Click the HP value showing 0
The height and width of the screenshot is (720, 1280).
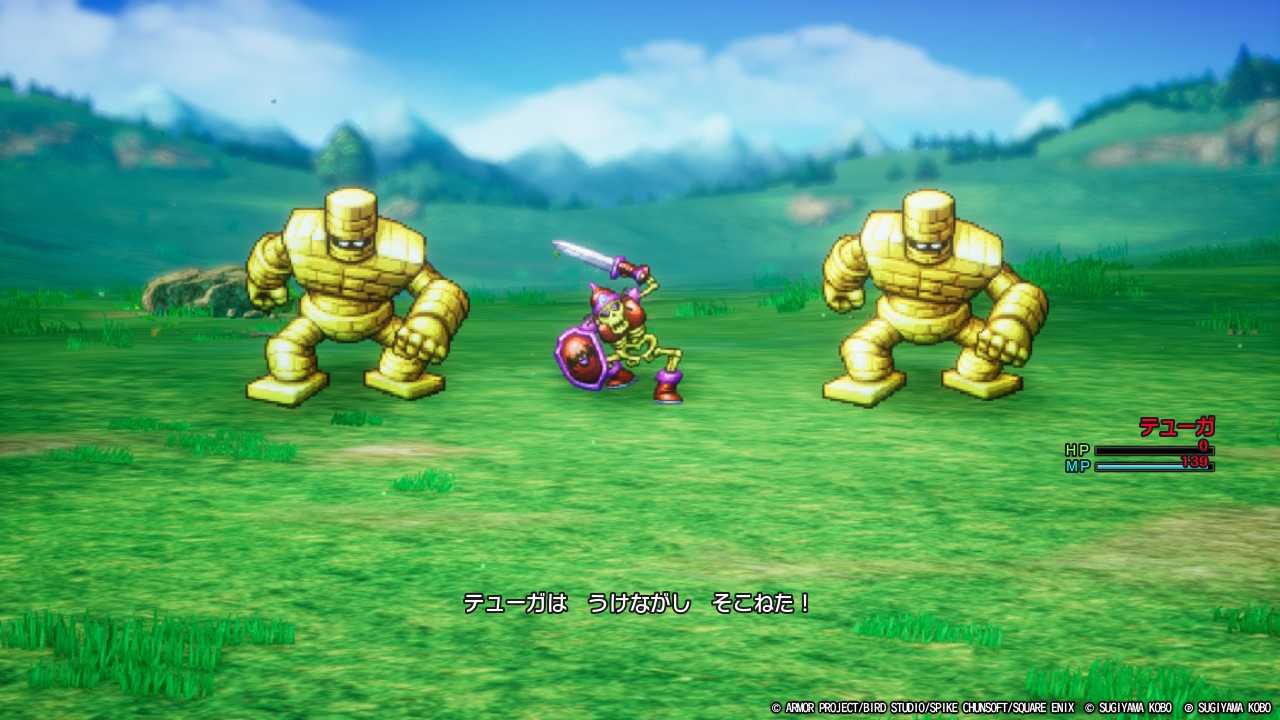(x=1201, y=444)
